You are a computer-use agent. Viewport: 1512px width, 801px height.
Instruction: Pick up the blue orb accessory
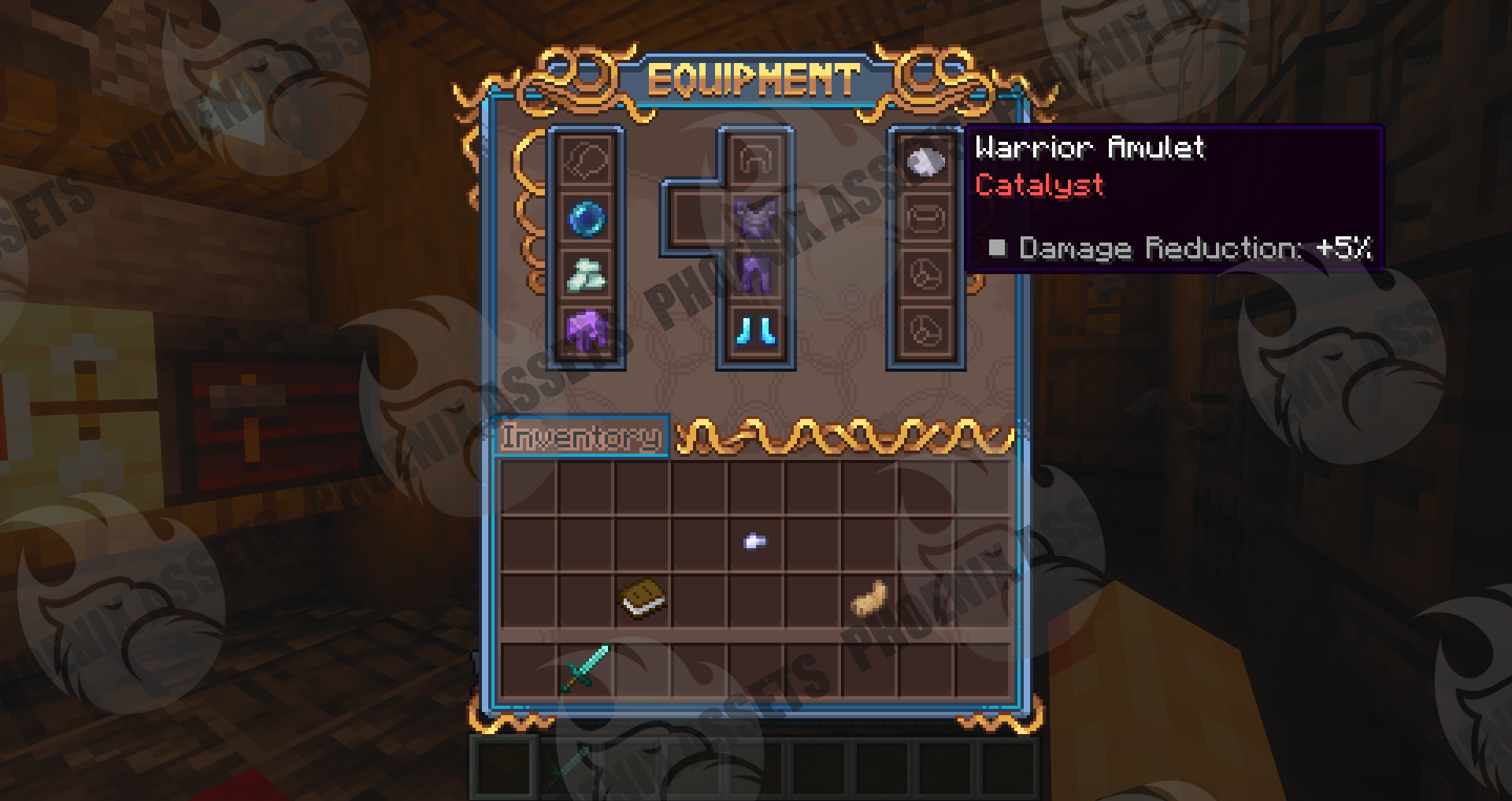pyautogui.click(x=587, y=217)
